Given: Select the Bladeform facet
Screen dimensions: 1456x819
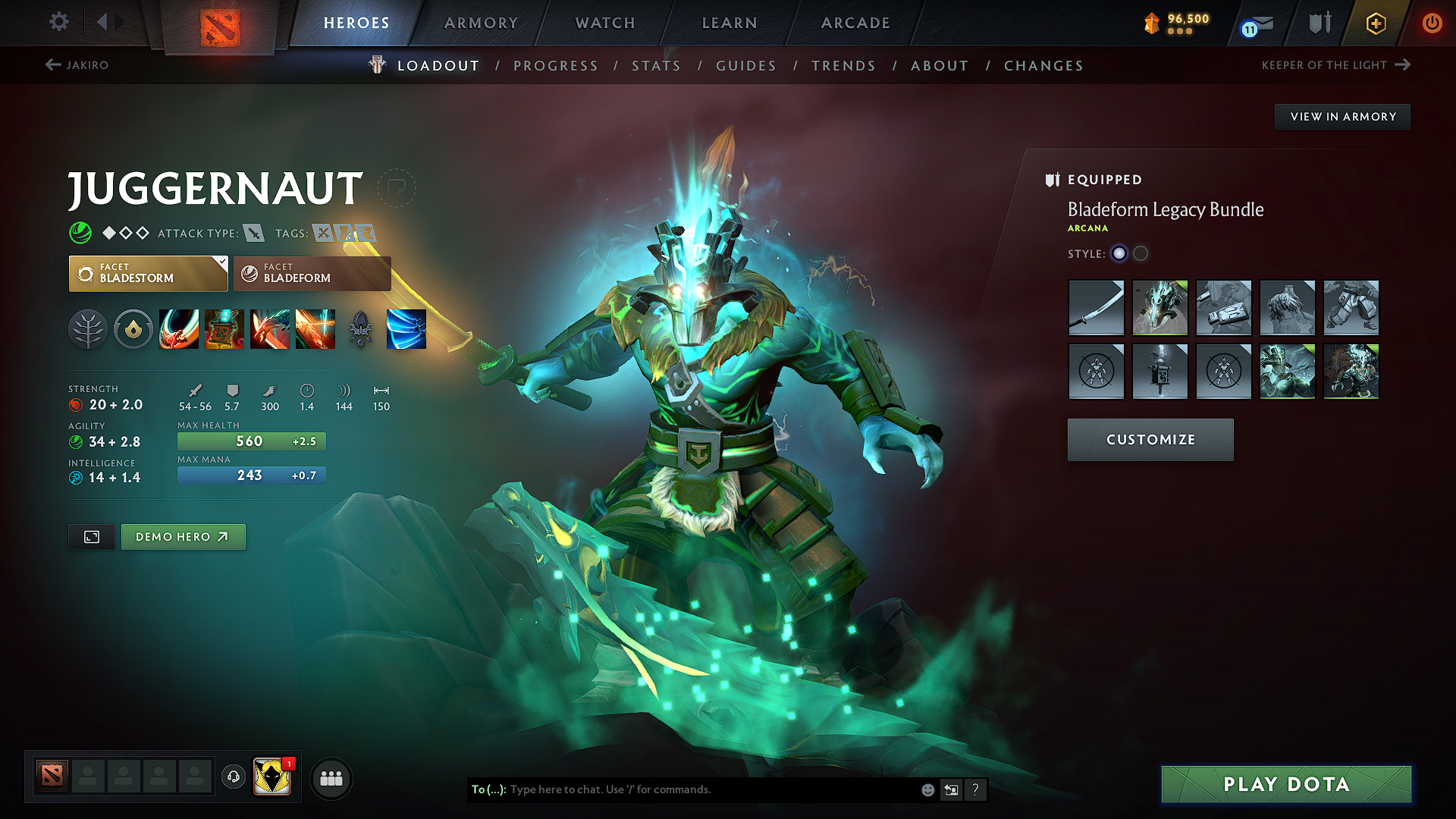Looking at the screenshot, I should (x=311, y=273).
